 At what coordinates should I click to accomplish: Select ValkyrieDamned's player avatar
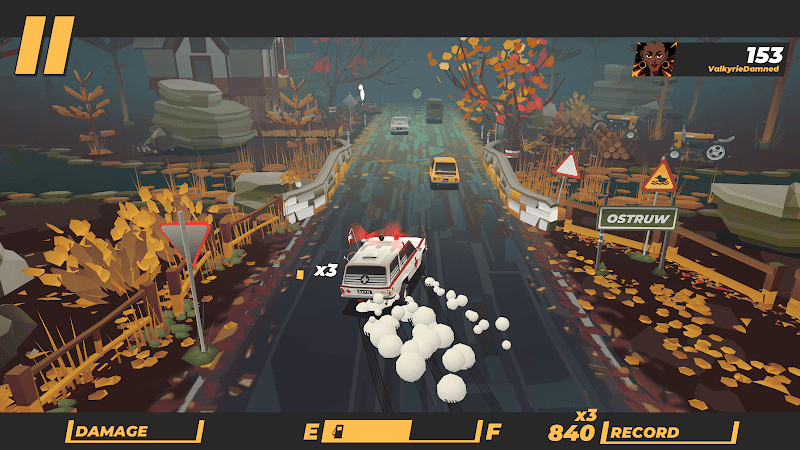pyautogui.click(x=656, y=59)
